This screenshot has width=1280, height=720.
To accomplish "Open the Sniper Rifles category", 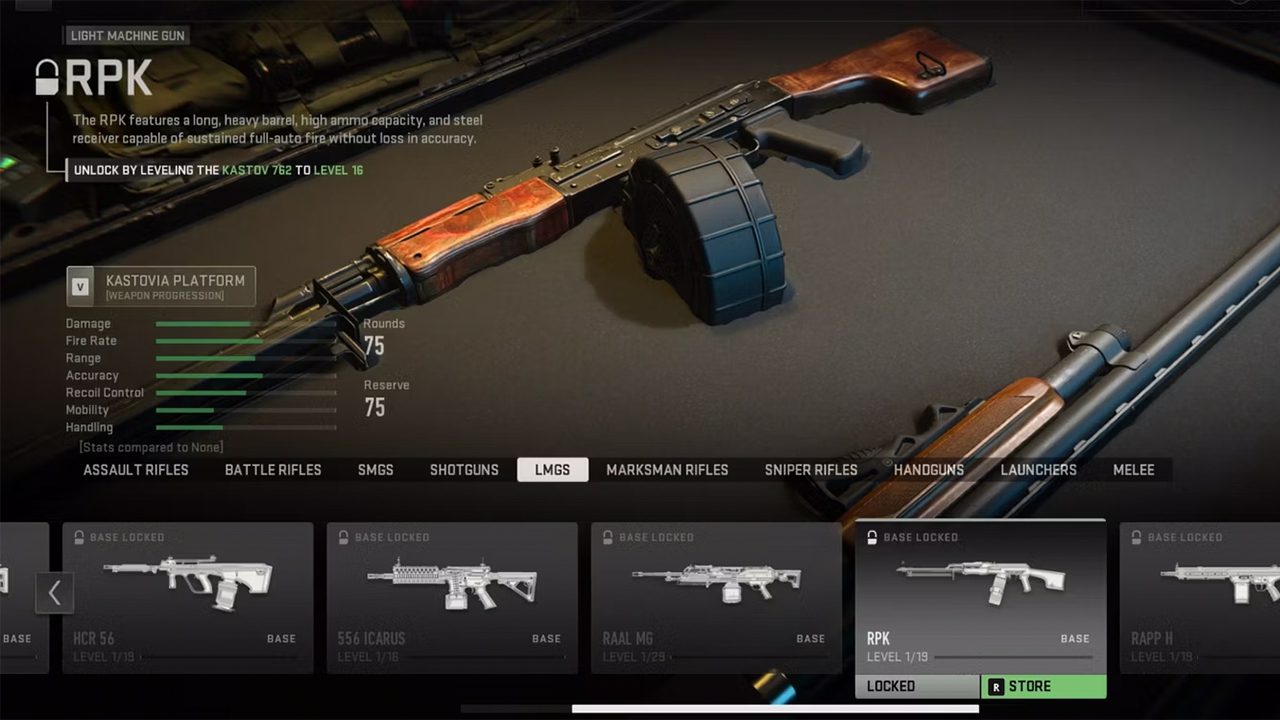I will coord(811,470).
